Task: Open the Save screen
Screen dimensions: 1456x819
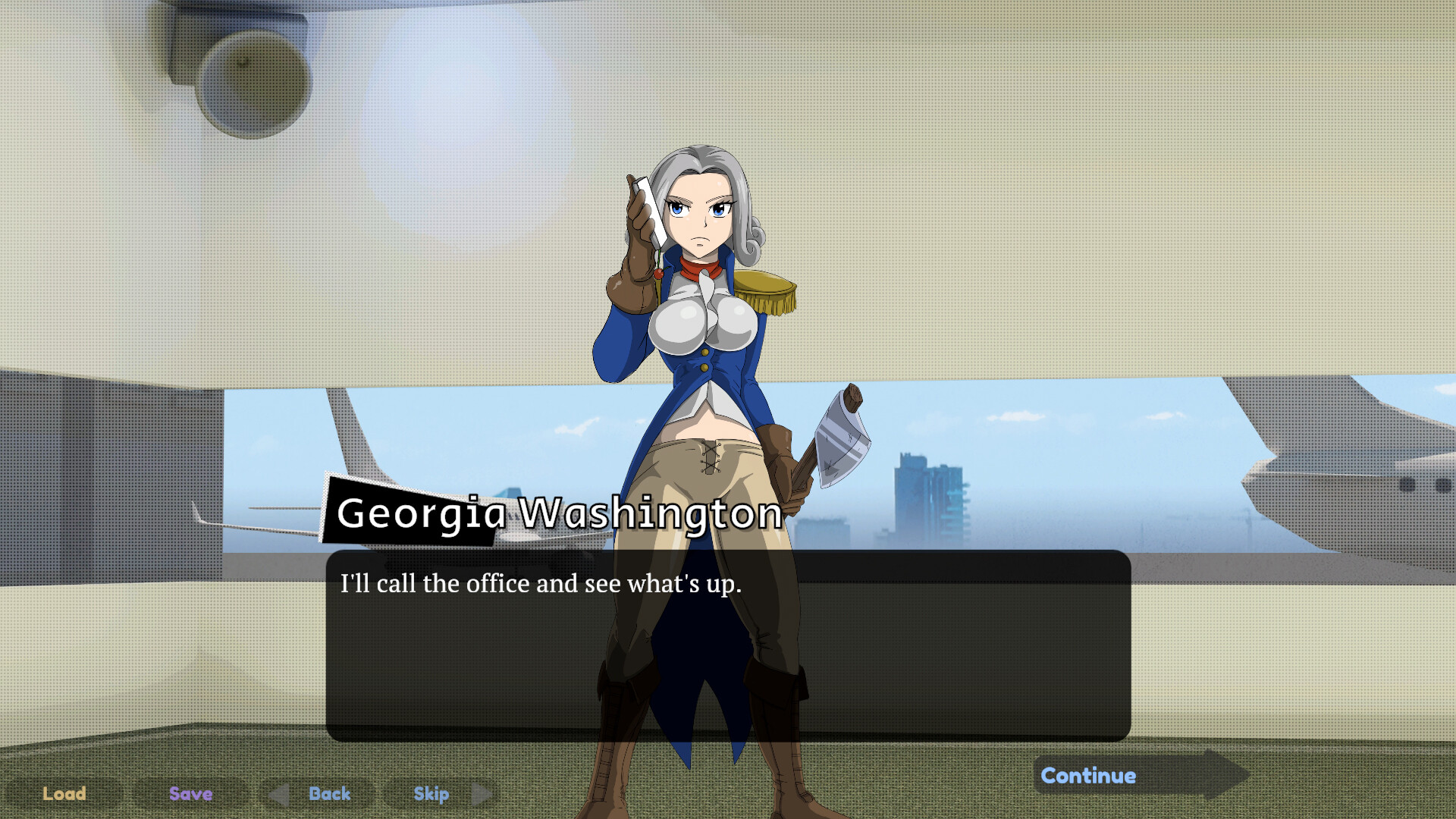Action: (x=190, y=794)
